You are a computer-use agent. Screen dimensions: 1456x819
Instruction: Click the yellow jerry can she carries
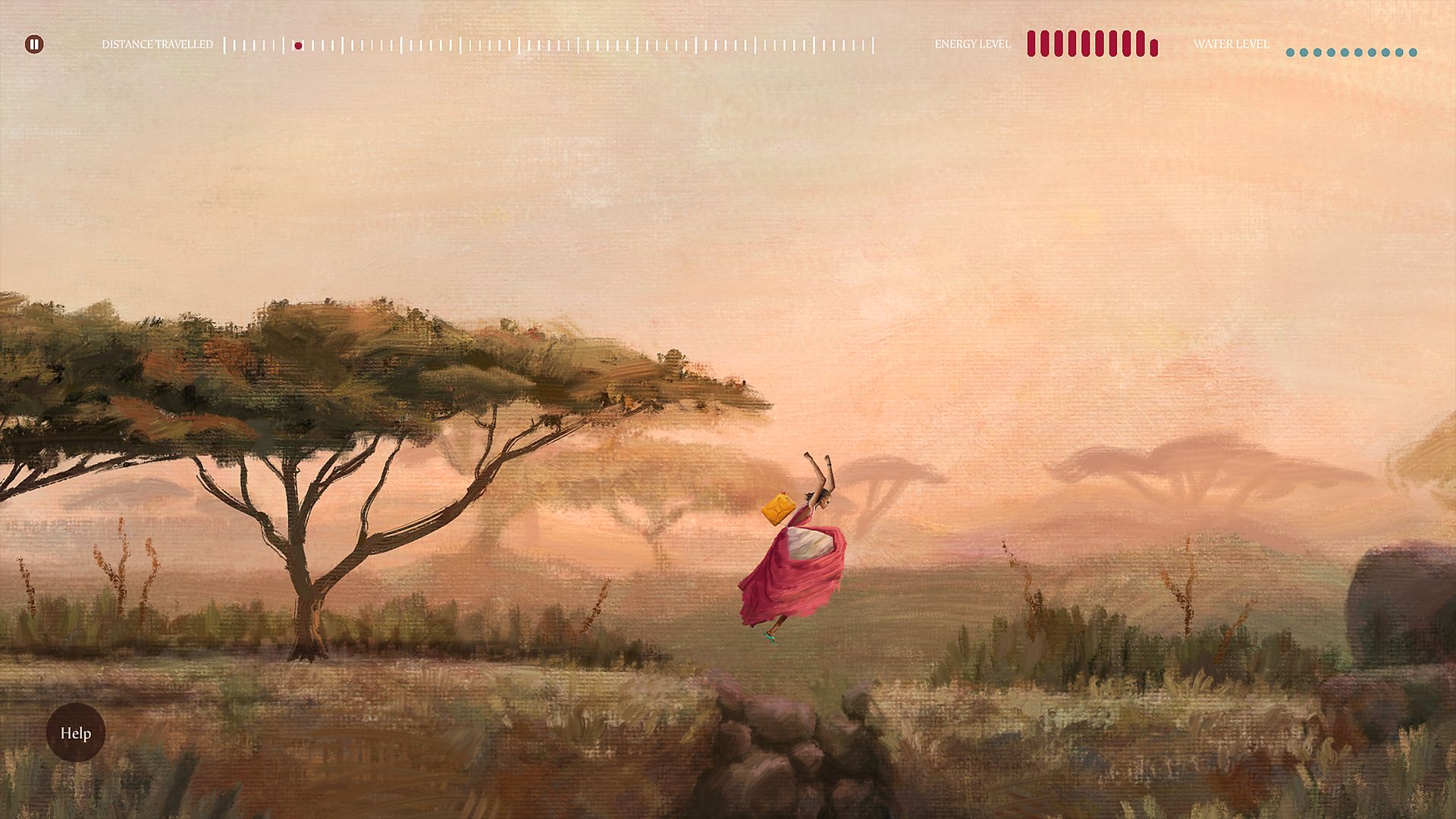(x=778, y=508)
